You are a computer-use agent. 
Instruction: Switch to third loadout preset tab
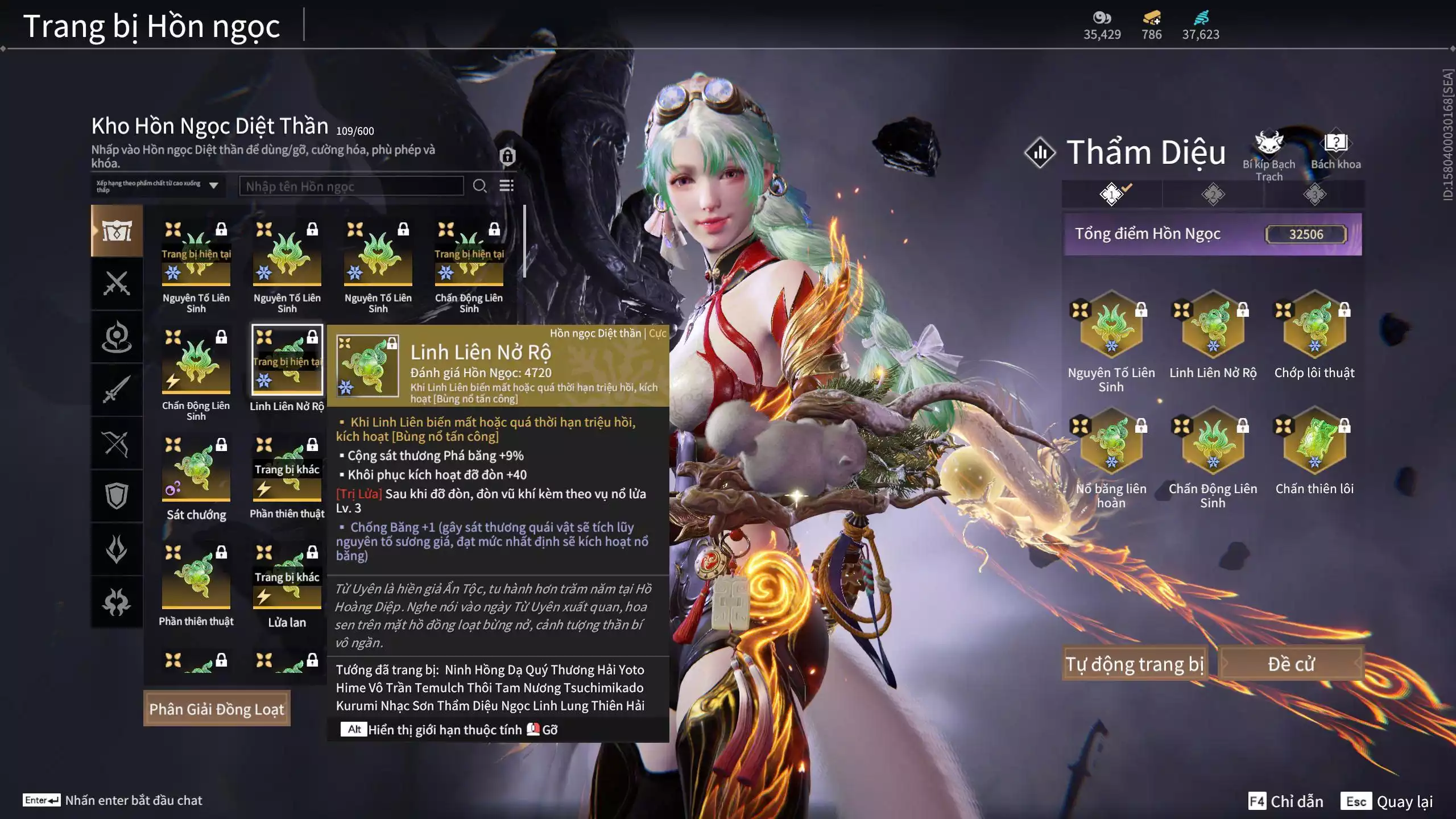pyautogui.click(x=1314, y=195)
